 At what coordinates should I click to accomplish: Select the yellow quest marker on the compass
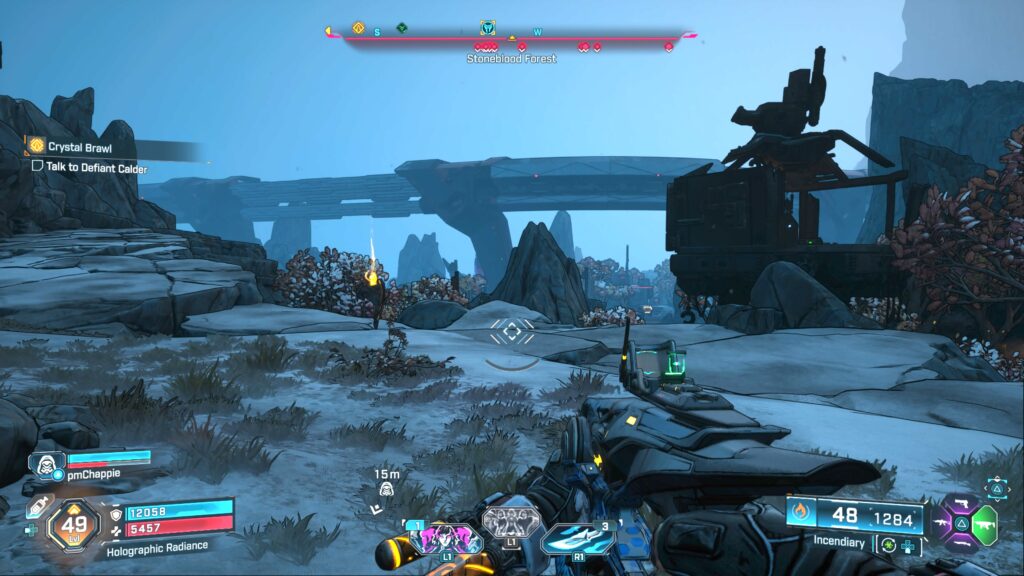click(358, 29)
